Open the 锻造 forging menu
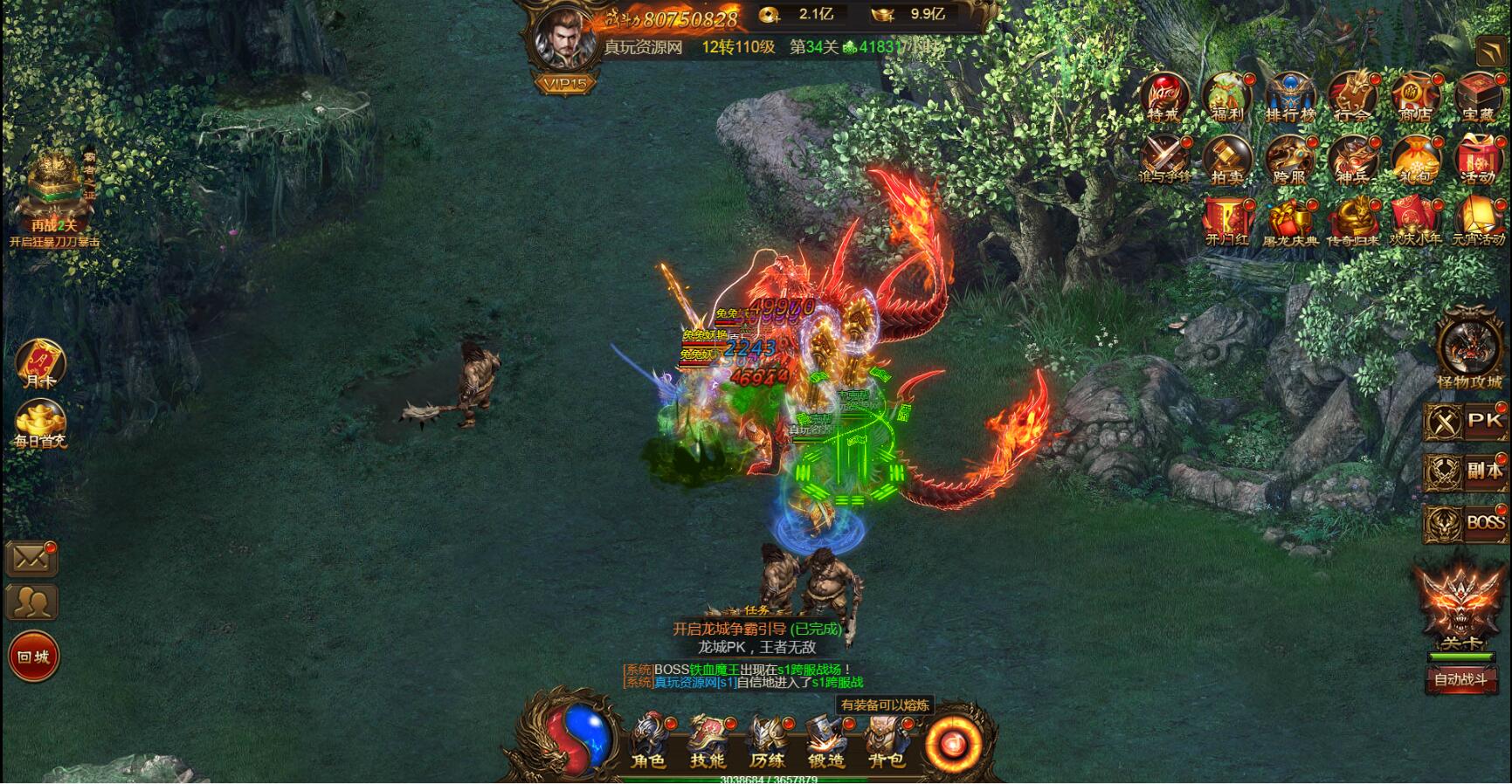 point(825,740)
